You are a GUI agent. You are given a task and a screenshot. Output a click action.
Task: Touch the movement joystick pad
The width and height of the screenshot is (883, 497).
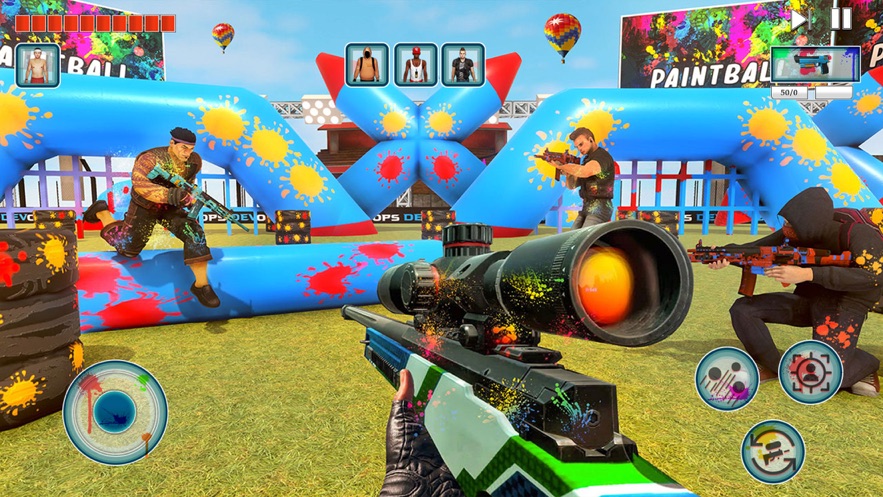coord(115,412)
